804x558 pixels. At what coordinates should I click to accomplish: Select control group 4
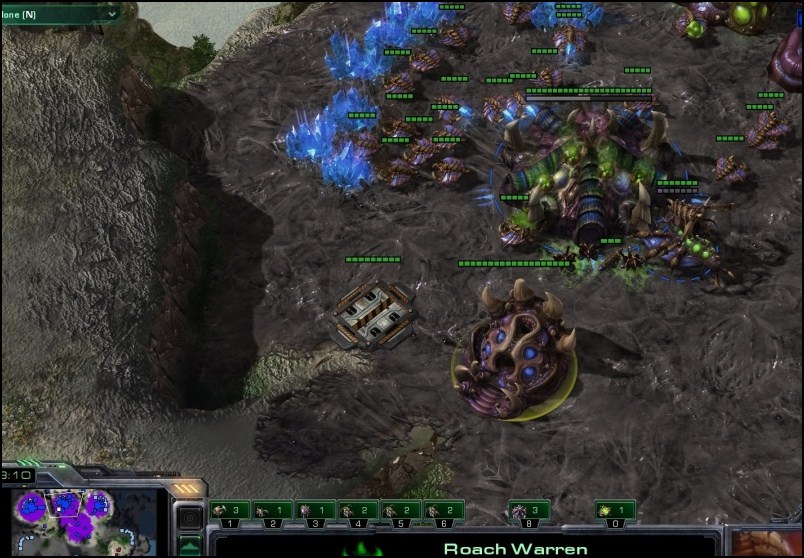tap(359, 512)
